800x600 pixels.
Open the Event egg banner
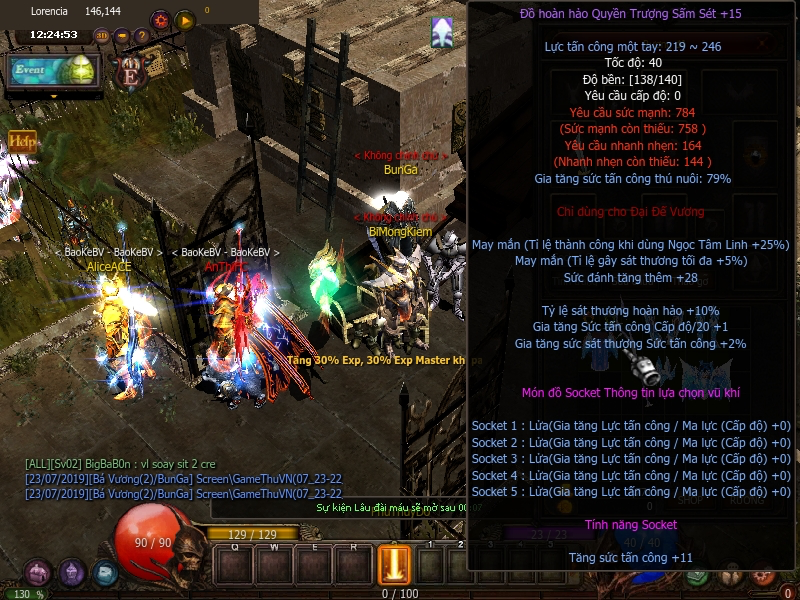click(x=53, y=70)
